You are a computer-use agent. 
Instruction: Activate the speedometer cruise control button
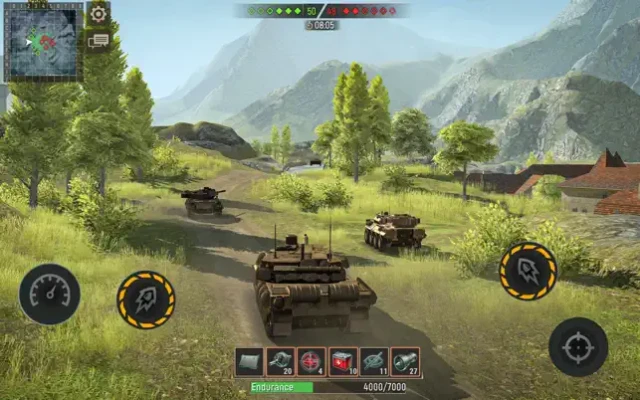coord(49,294)
